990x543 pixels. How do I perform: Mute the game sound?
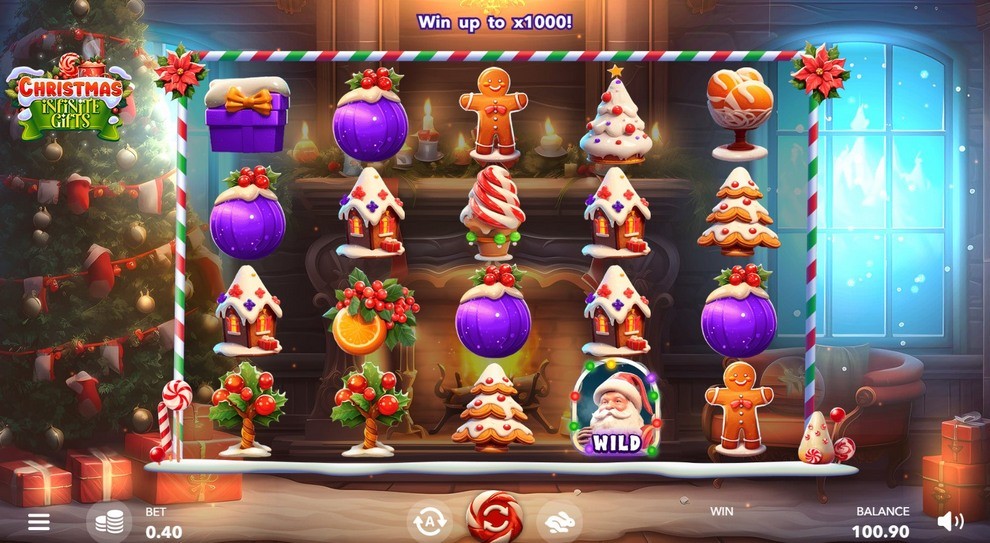(950, 521)
